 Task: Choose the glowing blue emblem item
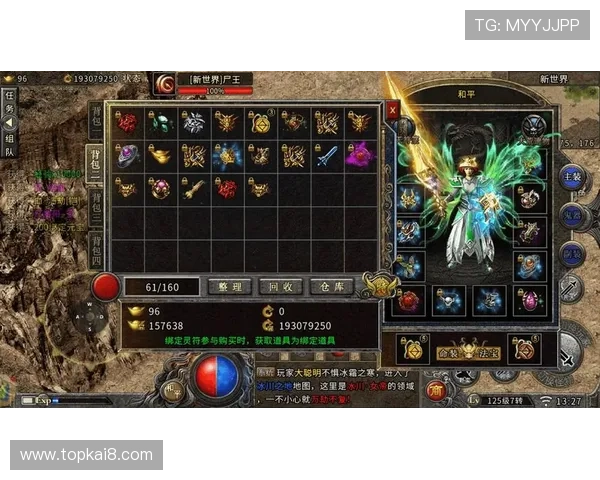pos(227,155)
